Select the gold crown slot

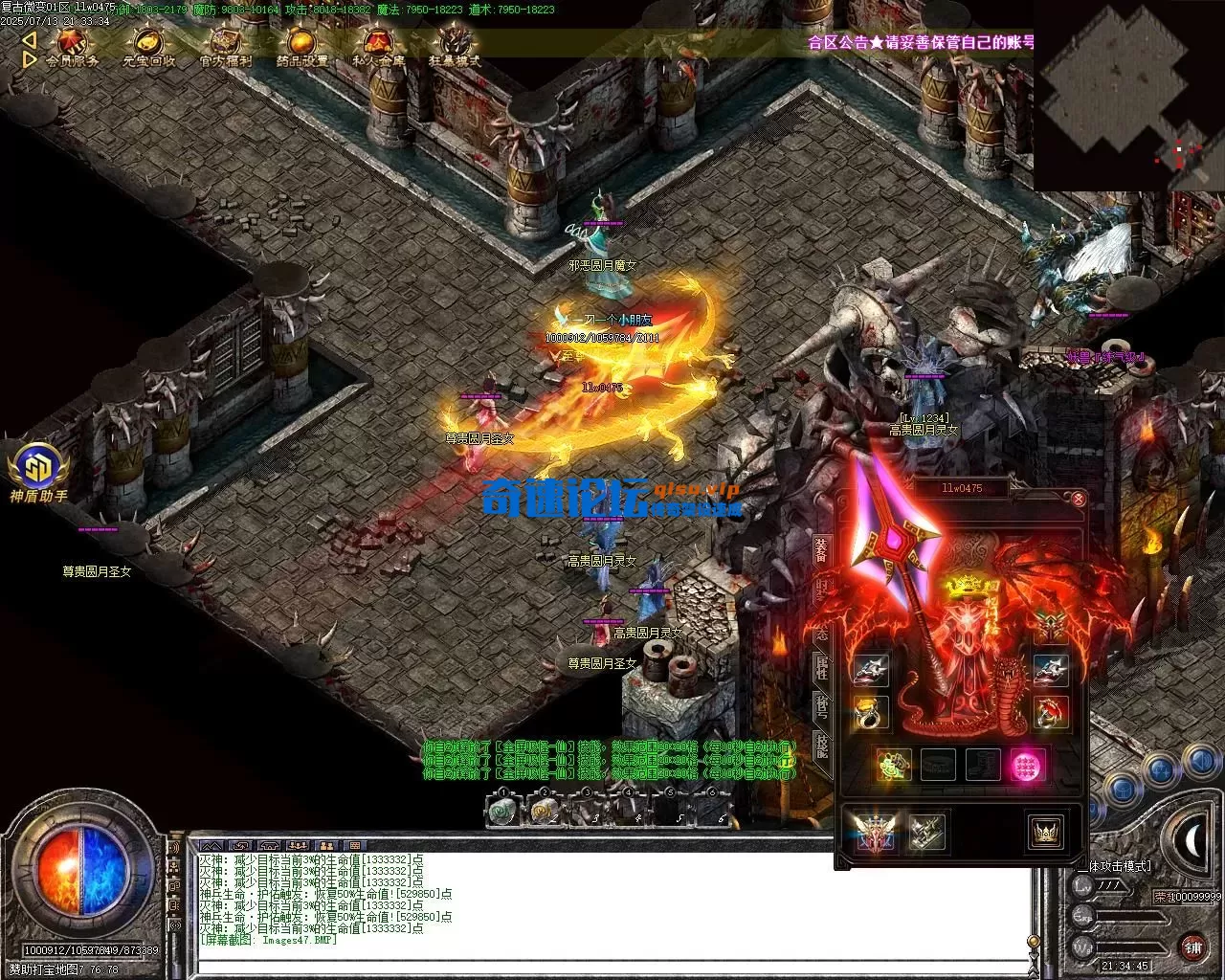click(1045, 832)
